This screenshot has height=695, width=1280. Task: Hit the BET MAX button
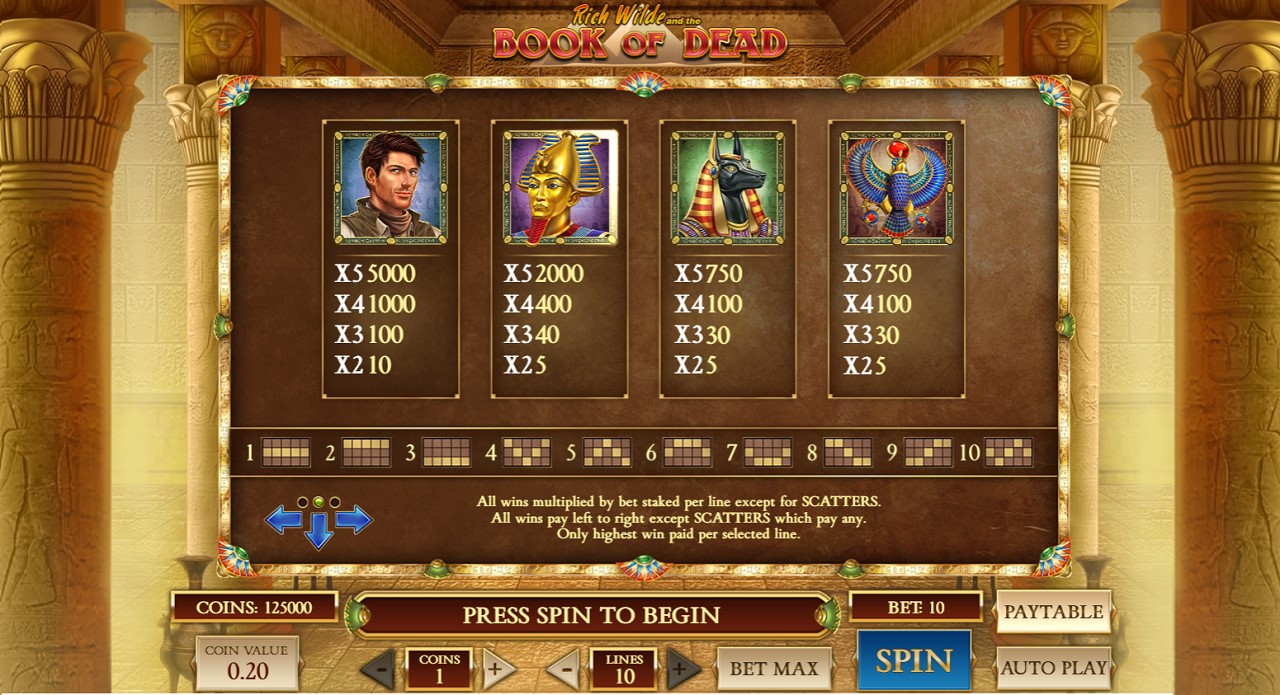tap(774, 668)
